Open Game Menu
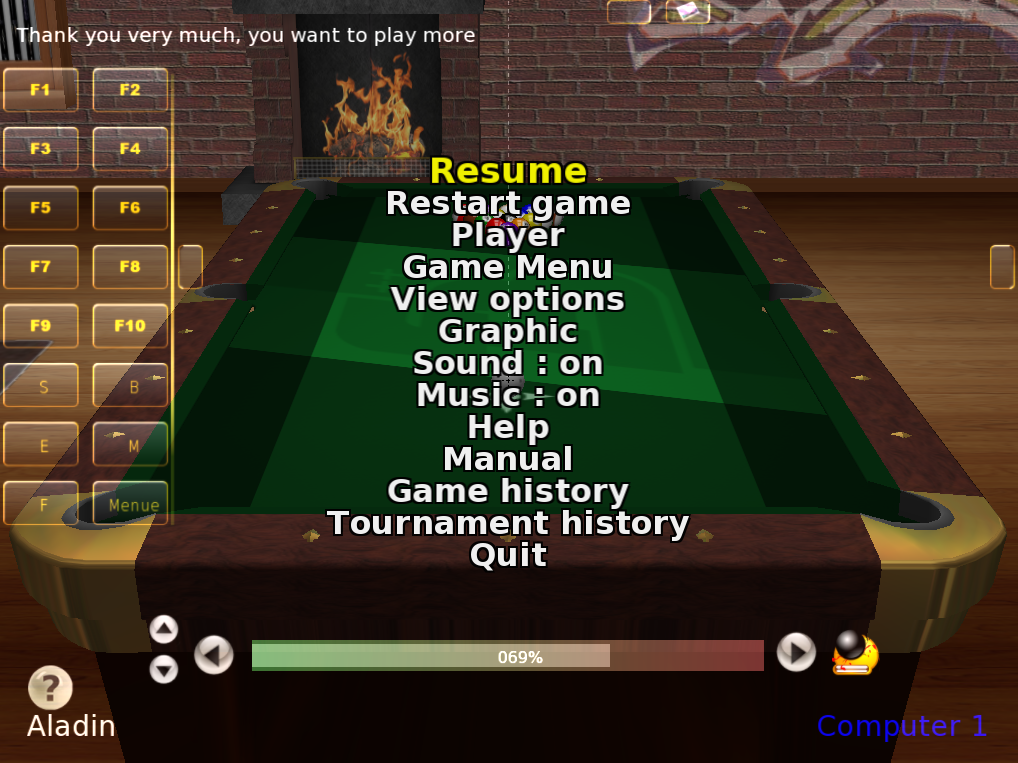The height and width of the screenshot is (763, 1018). [508, 267]
